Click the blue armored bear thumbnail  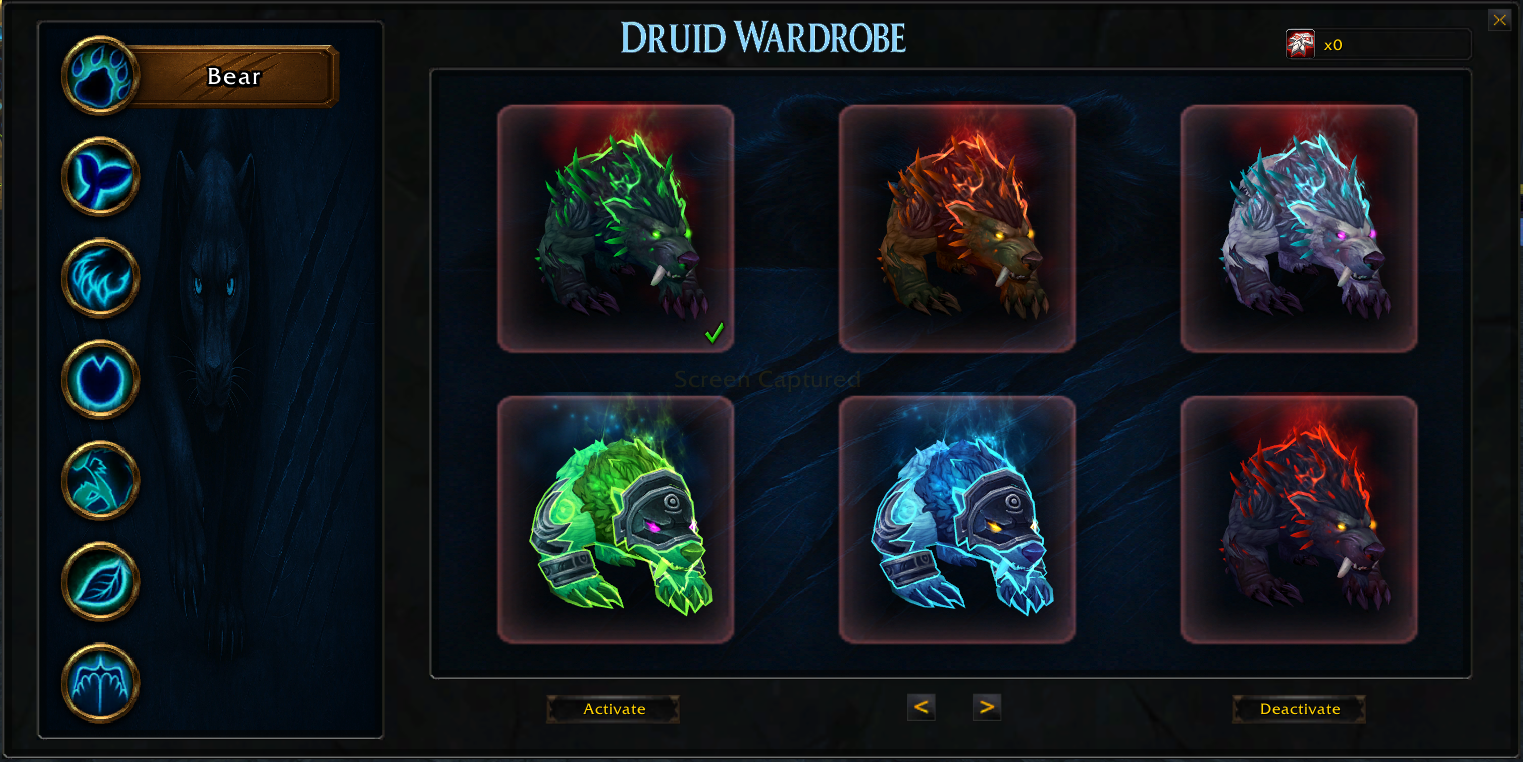click(x=957, y=517)
